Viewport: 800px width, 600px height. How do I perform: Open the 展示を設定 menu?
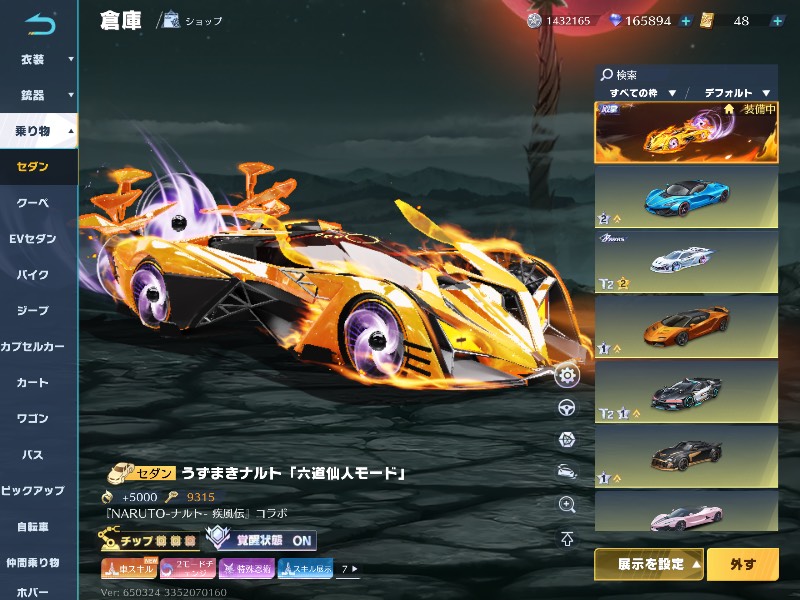coord(649,564)
